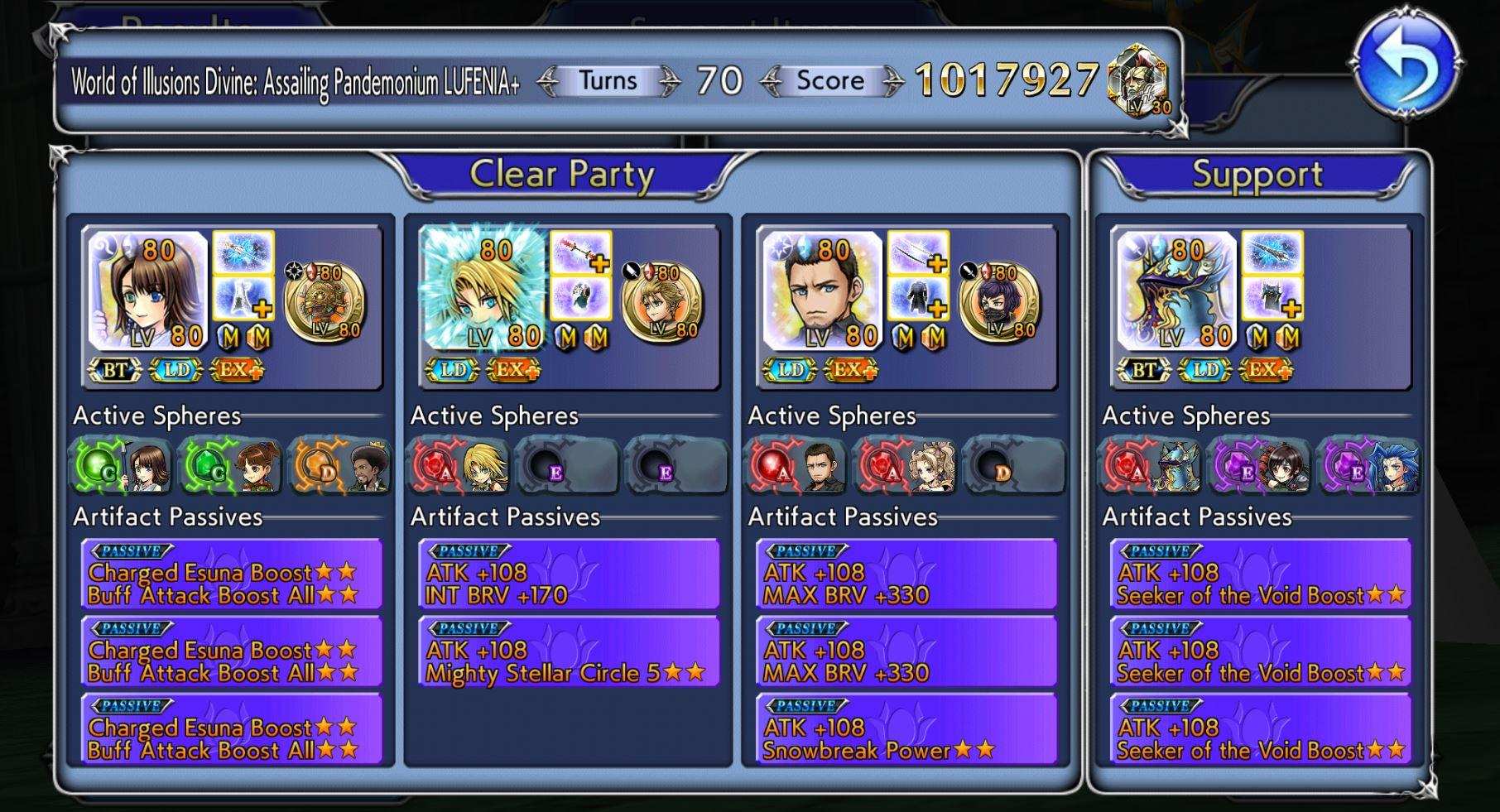The width and height of the screenshot is (1500, 812).
Task: Select the Support character's armor icon
Action: click(1273, 299)
